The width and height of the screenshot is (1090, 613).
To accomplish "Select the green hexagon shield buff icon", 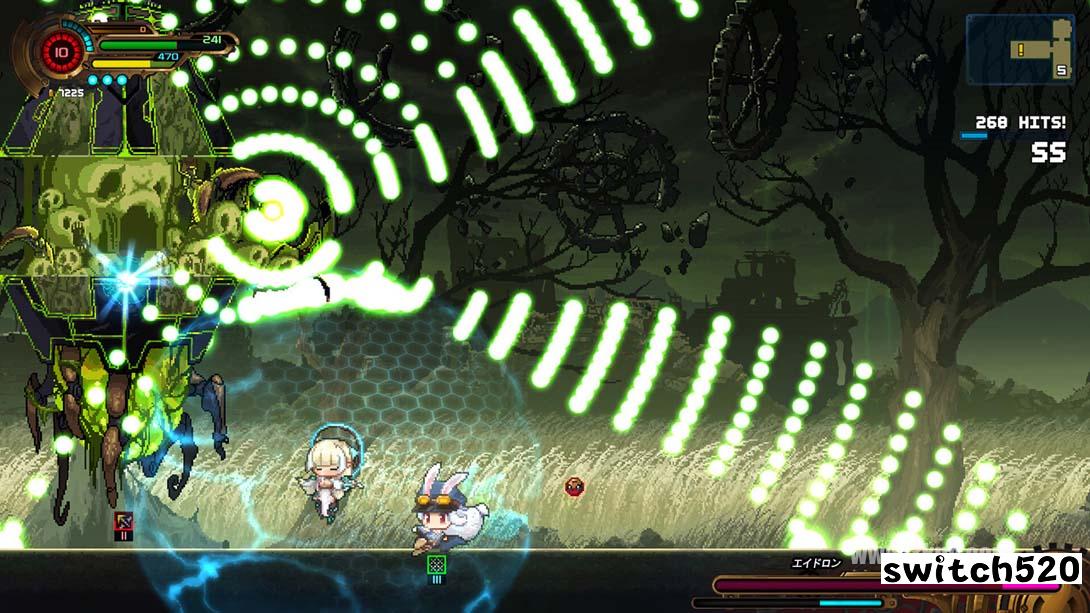I will 436,565.
